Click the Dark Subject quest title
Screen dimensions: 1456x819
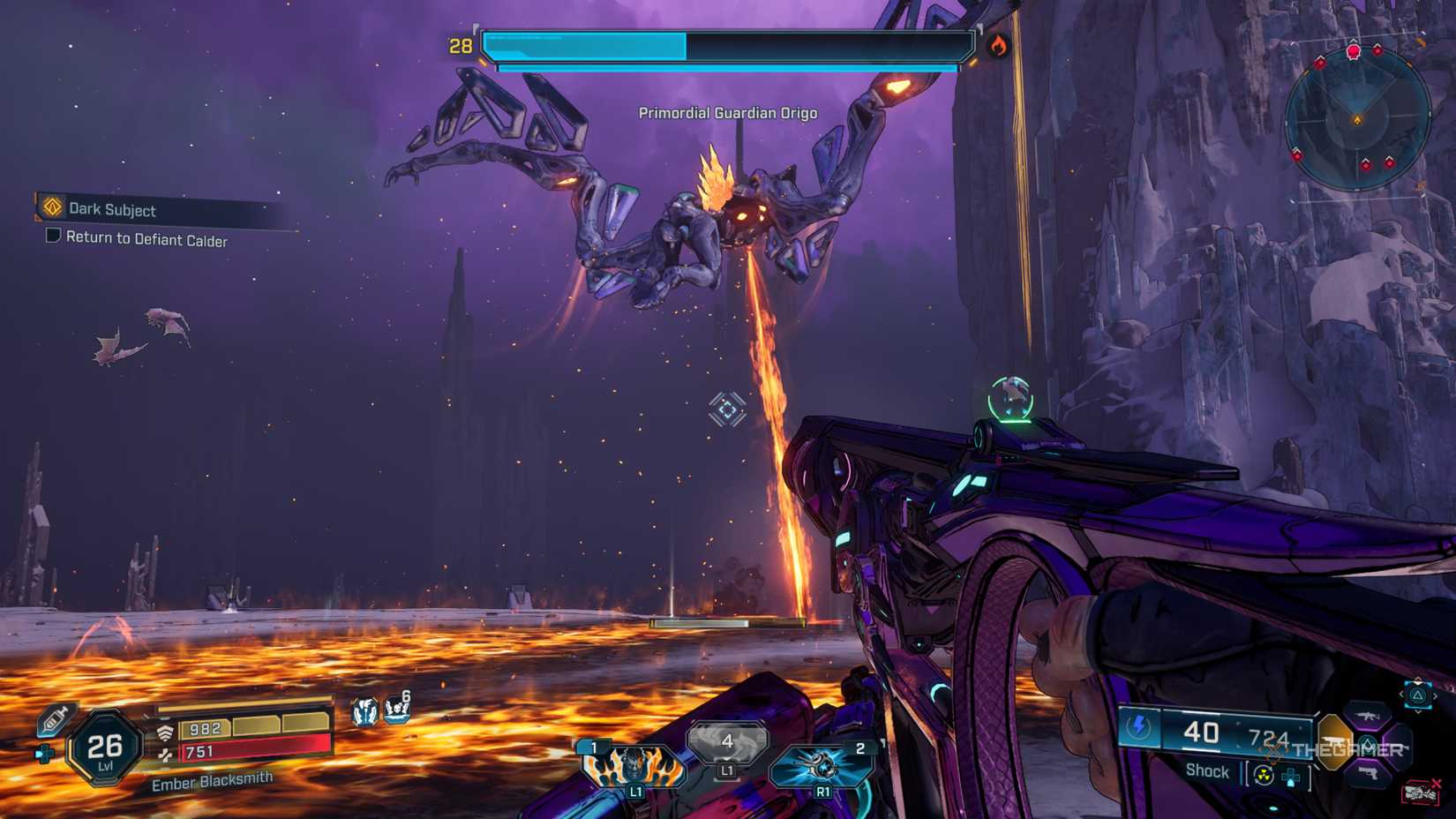click(x=113, y=210)
